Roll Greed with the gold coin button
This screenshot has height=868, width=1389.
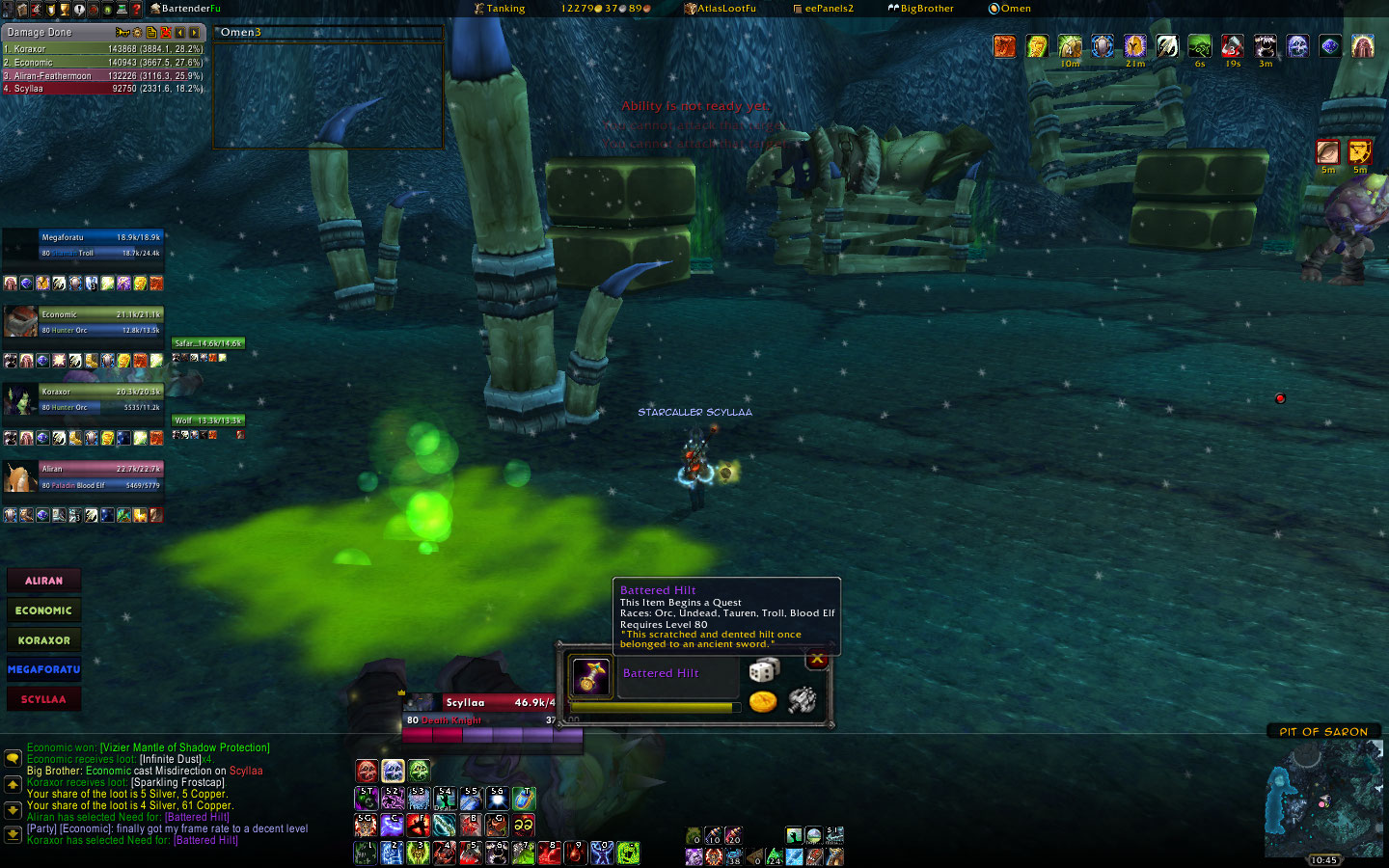tap(763, 701)
